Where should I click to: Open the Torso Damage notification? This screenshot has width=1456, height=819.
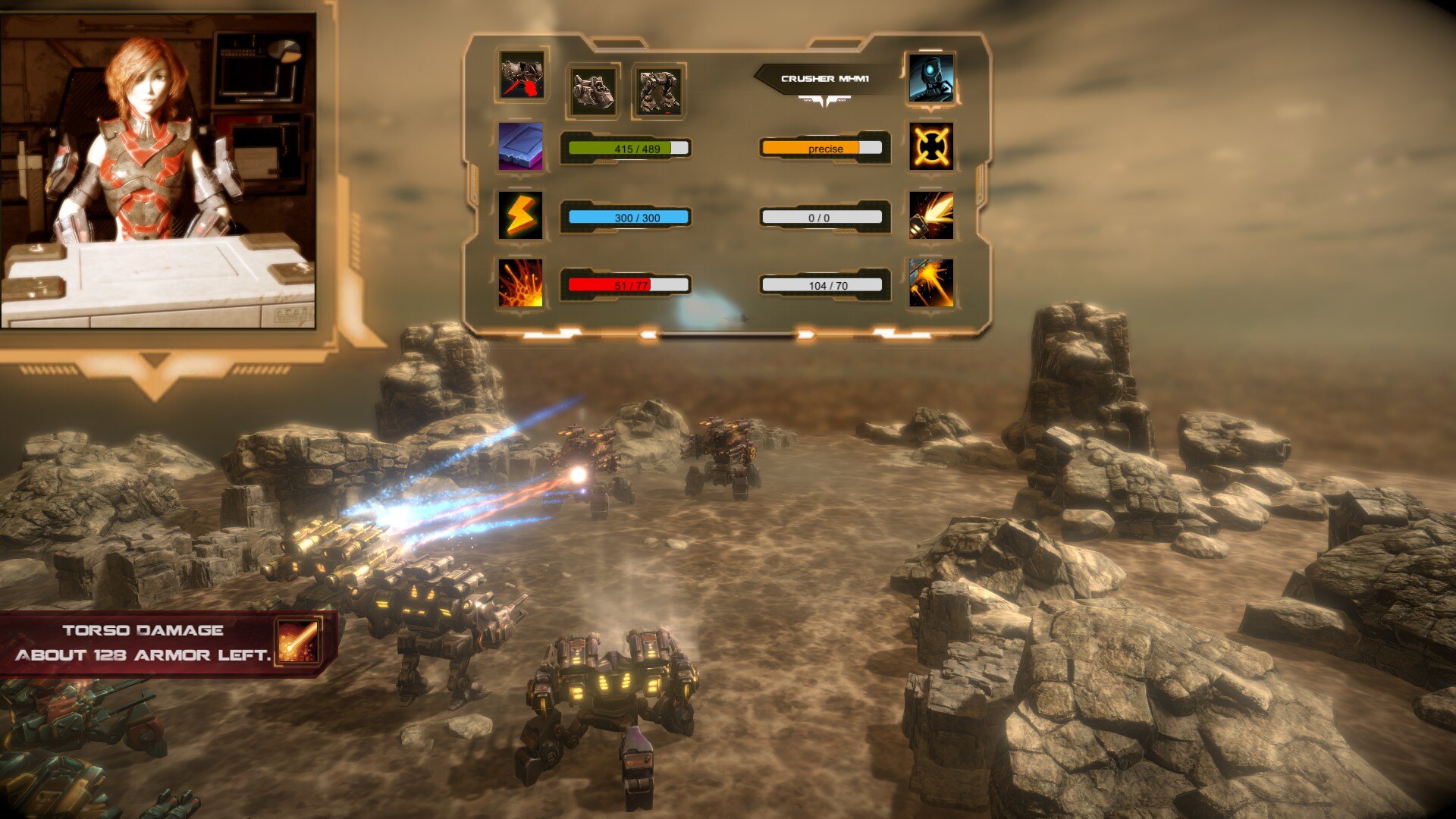click(x=144, y=643)
